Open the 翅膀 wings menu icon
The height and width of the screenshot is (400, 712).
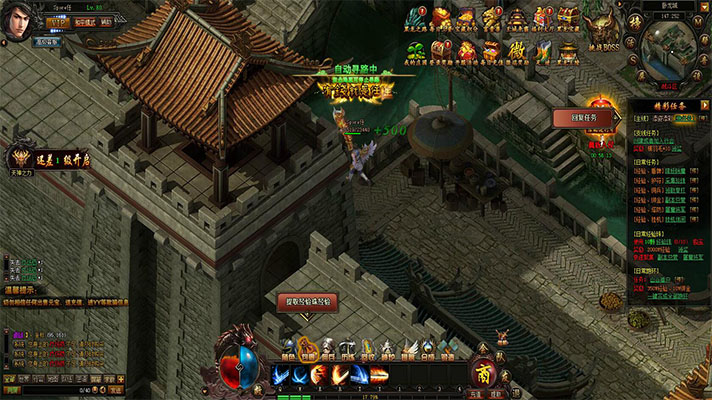pos(408,346)
